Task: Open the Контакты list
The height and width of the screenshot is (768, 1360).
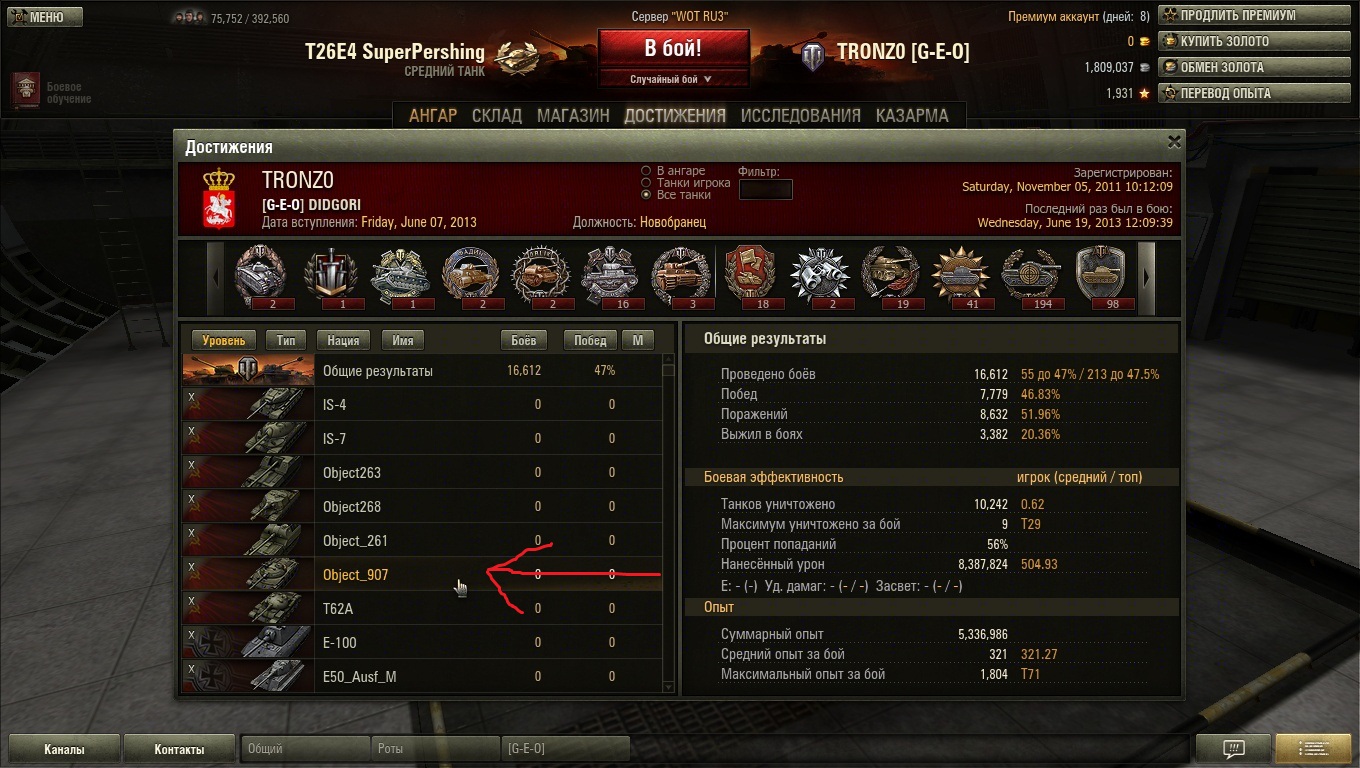Action: (x=179, y=749)
